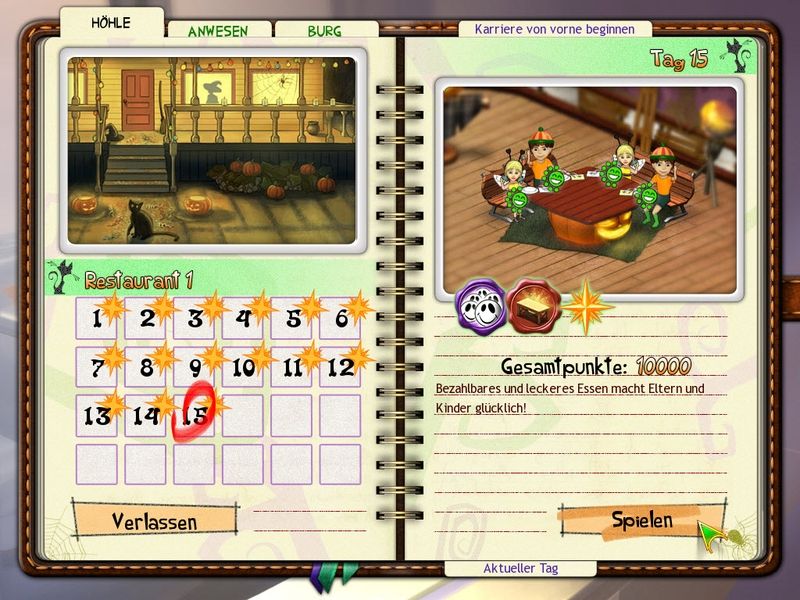Select the circled day 15 tile
This screenshot has height=600, width=800.
click(x=194, y=415)
